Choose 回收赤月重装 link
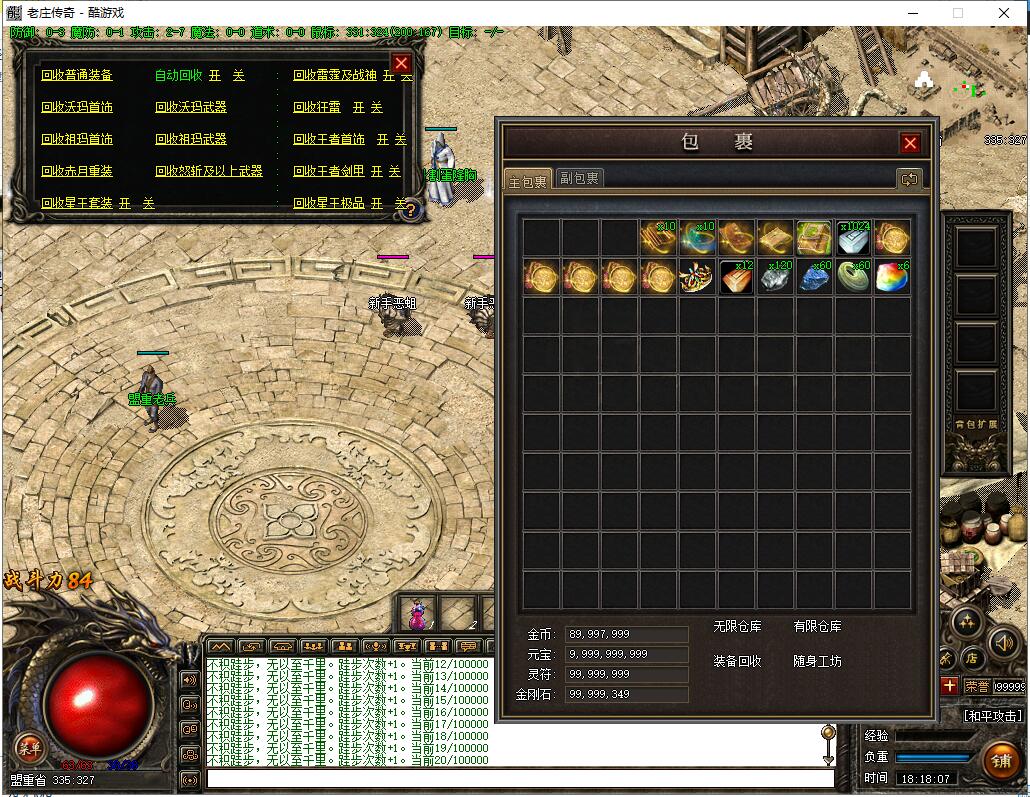The width and height of the screenshot is (1030, 797). (77, 172)
